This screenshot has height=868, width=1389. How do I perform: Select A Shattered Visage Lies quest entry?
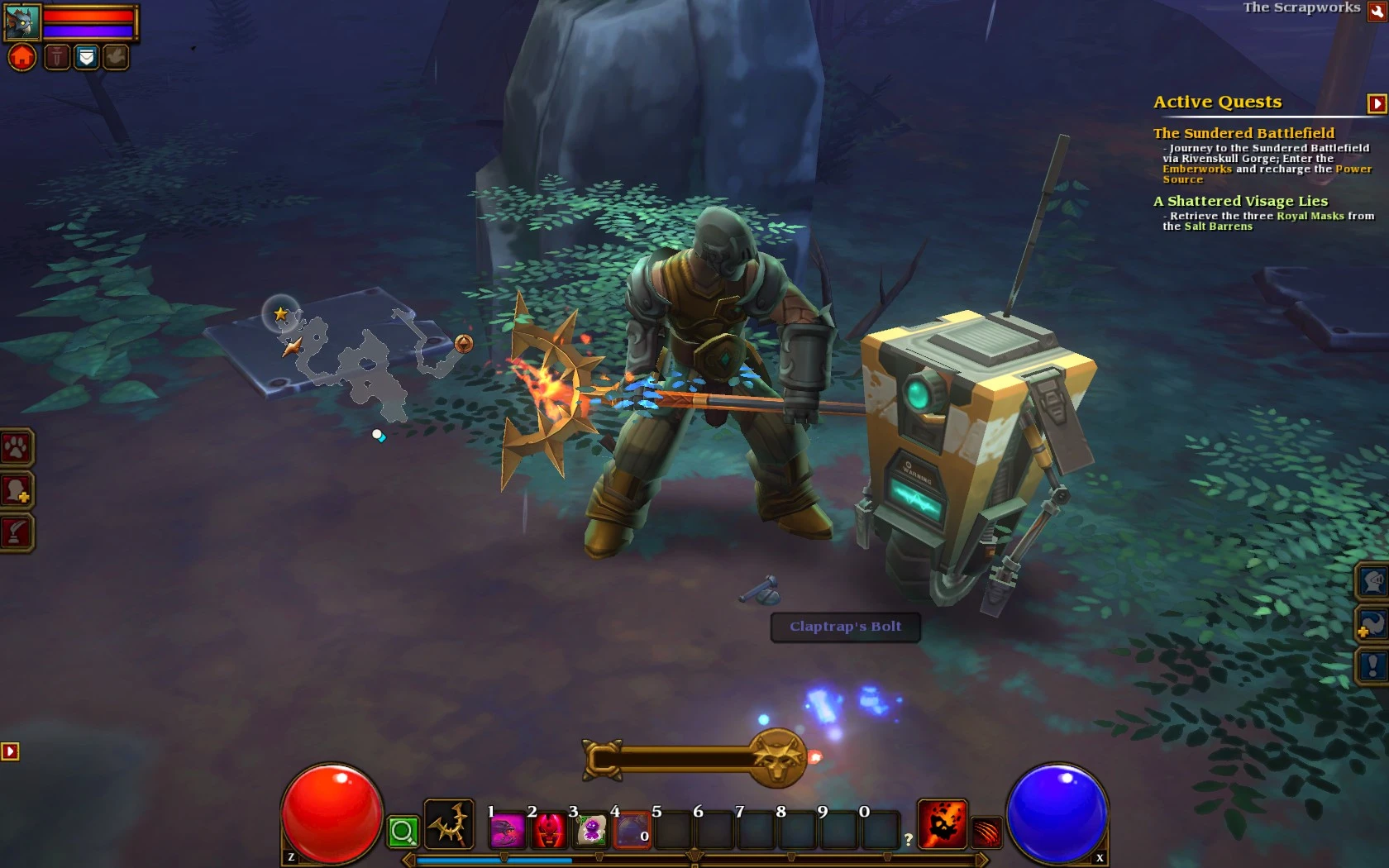1240,201
